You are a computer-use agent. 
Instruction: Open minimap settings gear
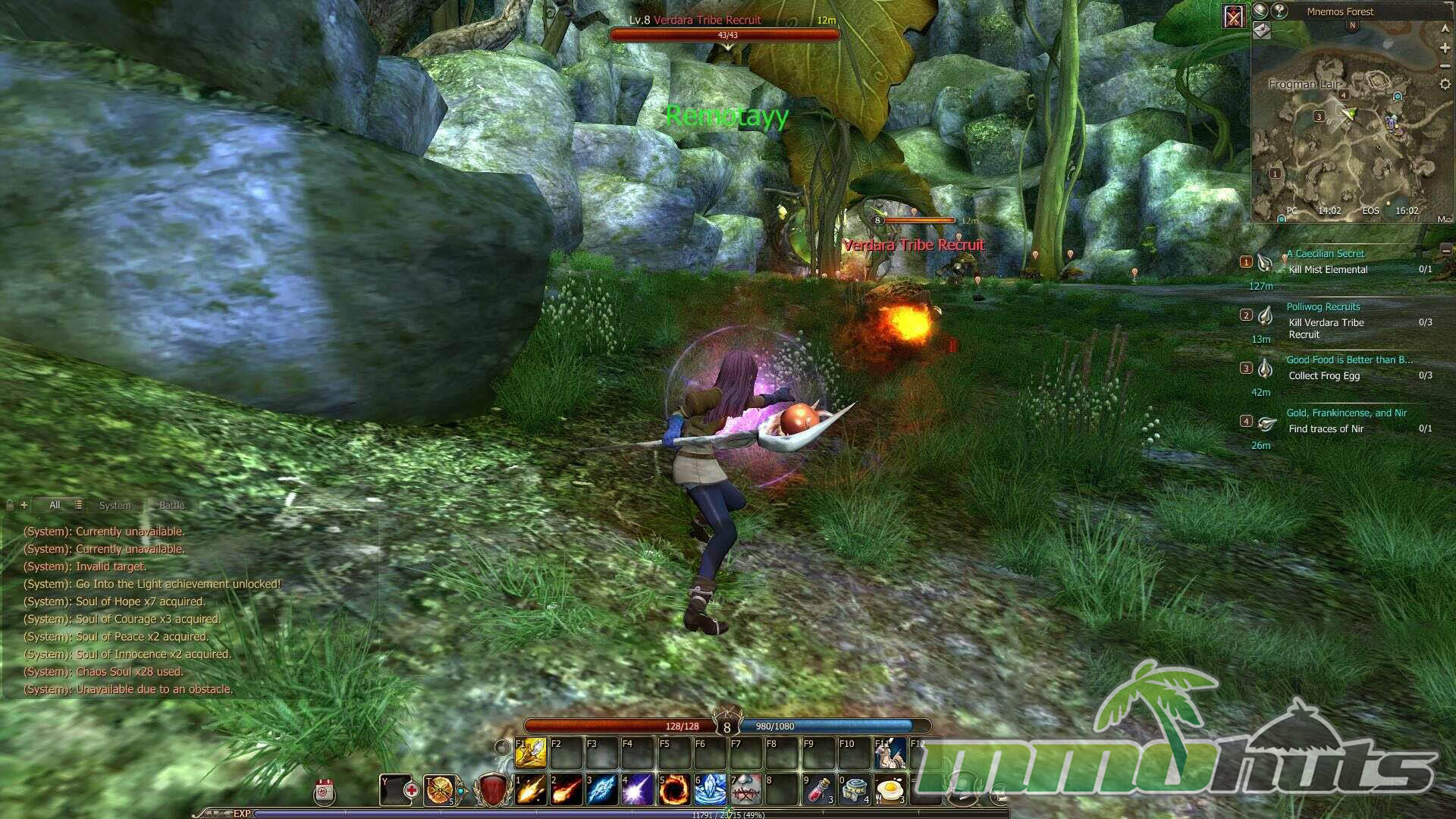(1445, 85)
